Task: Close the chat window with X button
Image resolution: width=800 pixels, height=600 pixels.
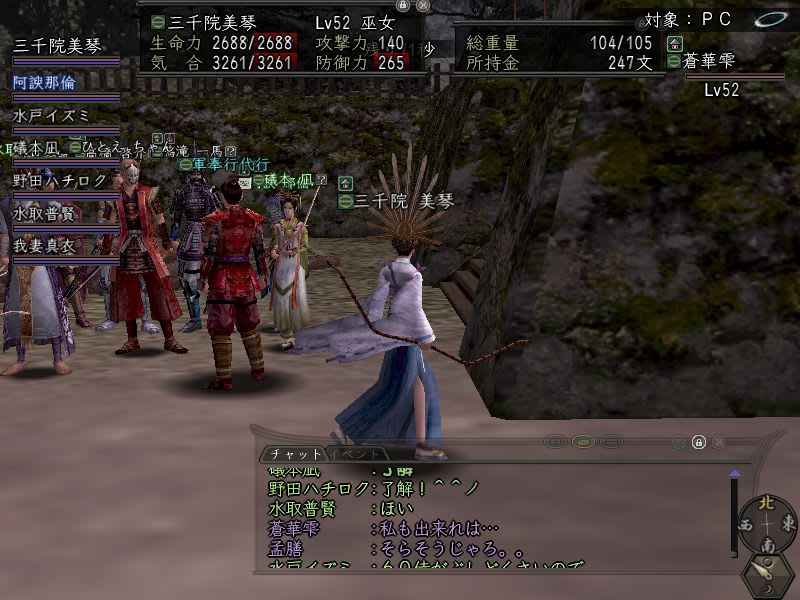Action: (718, 441)
